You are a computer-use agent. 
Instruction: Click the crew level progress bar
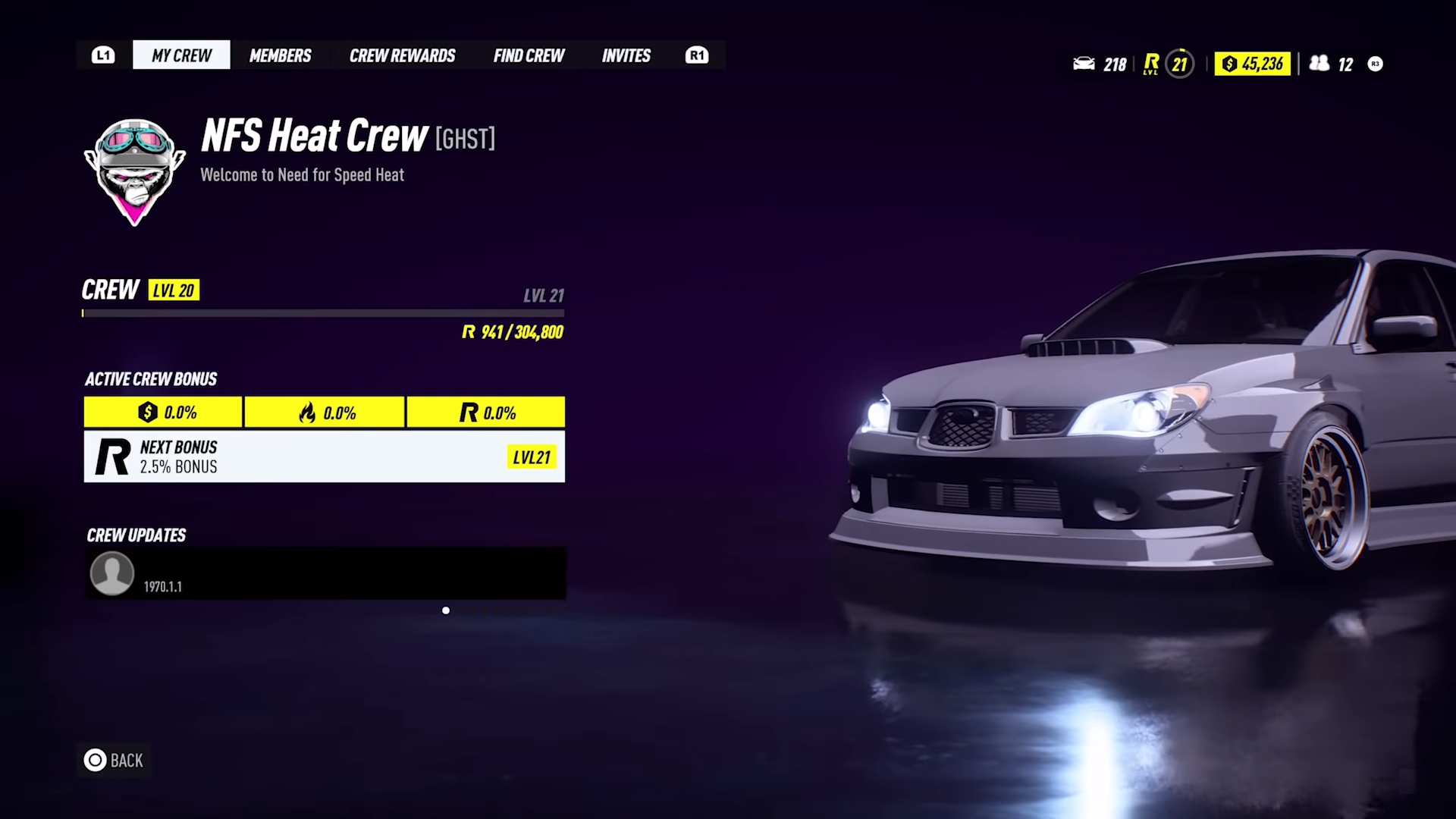[x=323, y=313]
